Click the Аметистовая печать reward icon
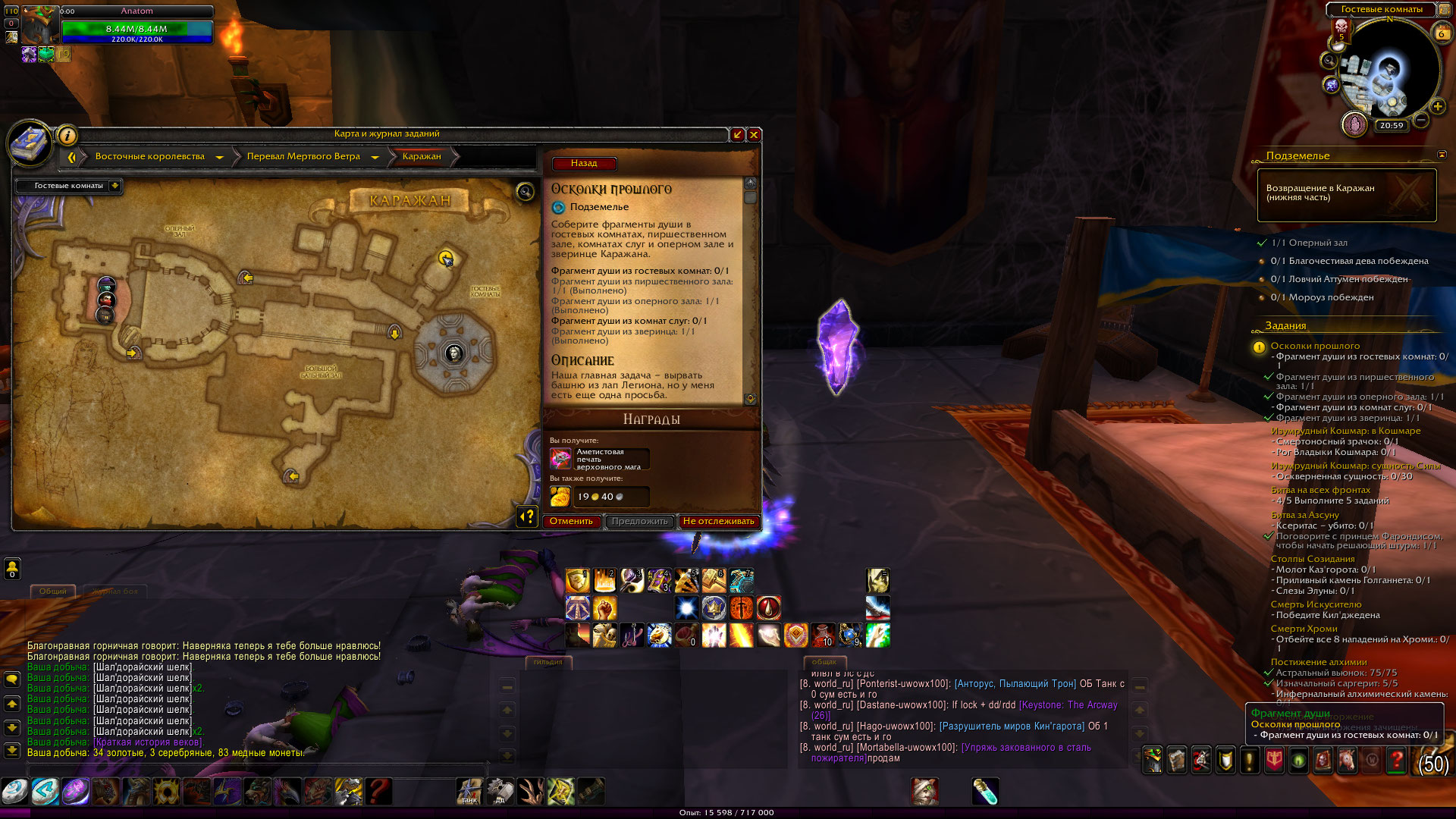Image resolution: width=1456 pixels, height=819 pixels. click(x=560, y=459)
